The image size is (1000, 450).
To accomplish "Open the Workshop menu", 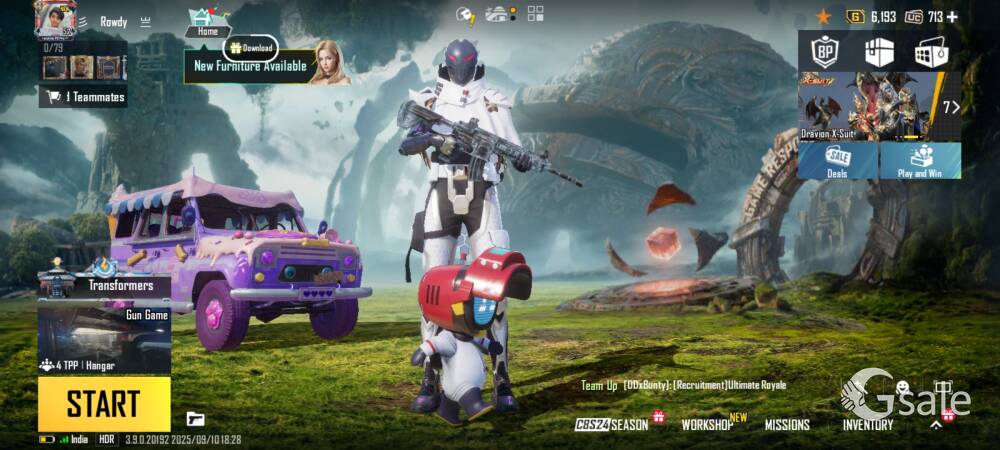I will click(709, 424).
